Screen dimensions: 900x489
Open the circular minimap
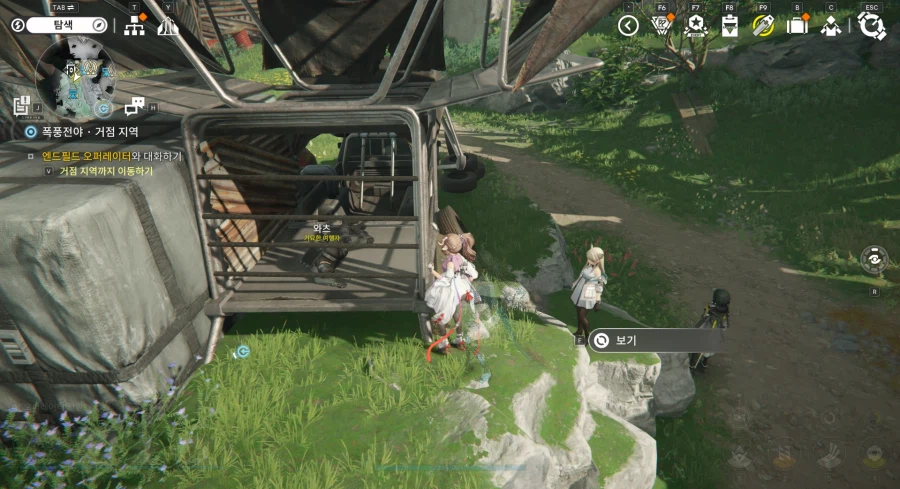[x=75, y=78]
